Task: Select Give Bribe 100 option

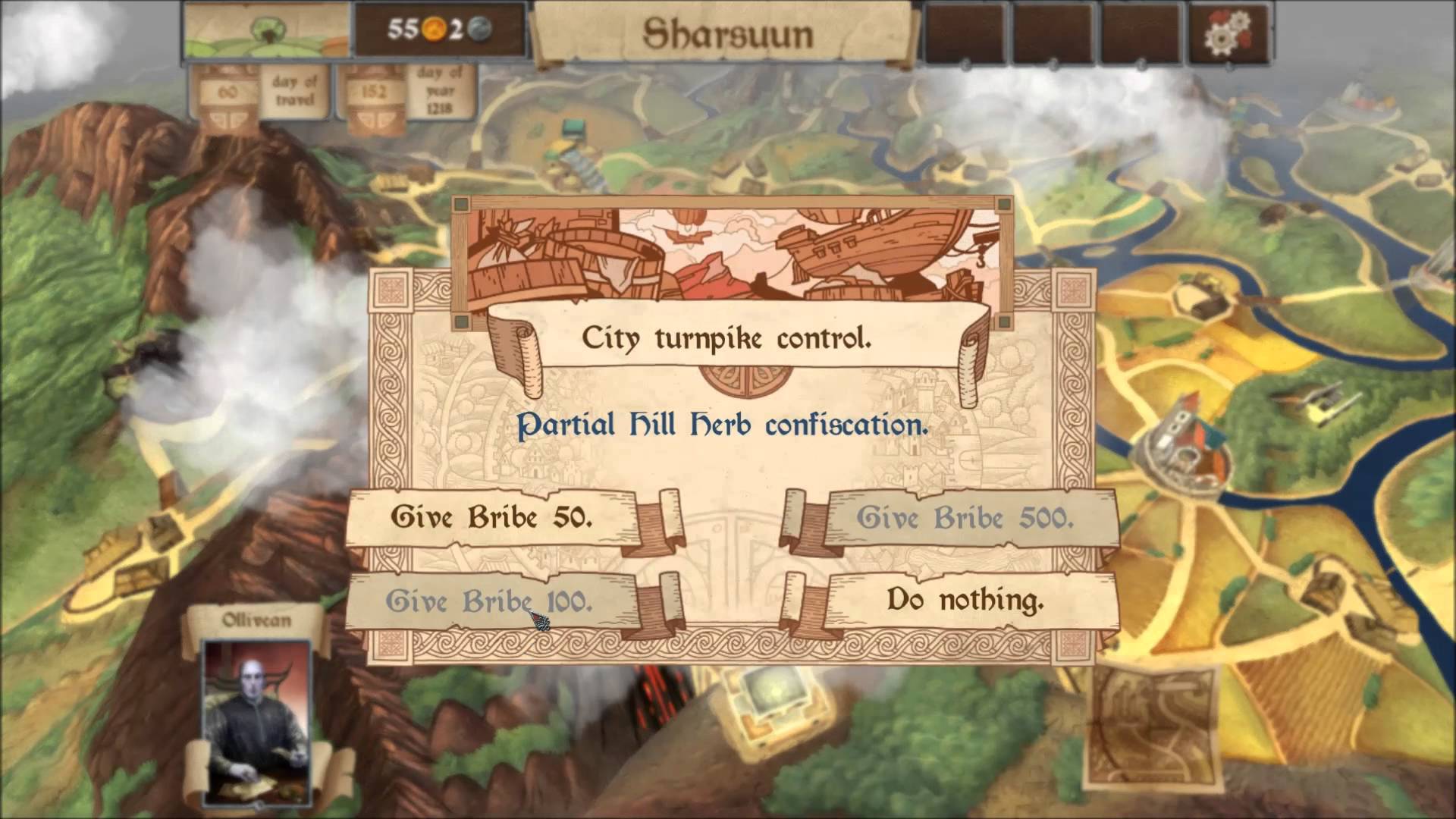Action: click(489, 601)
